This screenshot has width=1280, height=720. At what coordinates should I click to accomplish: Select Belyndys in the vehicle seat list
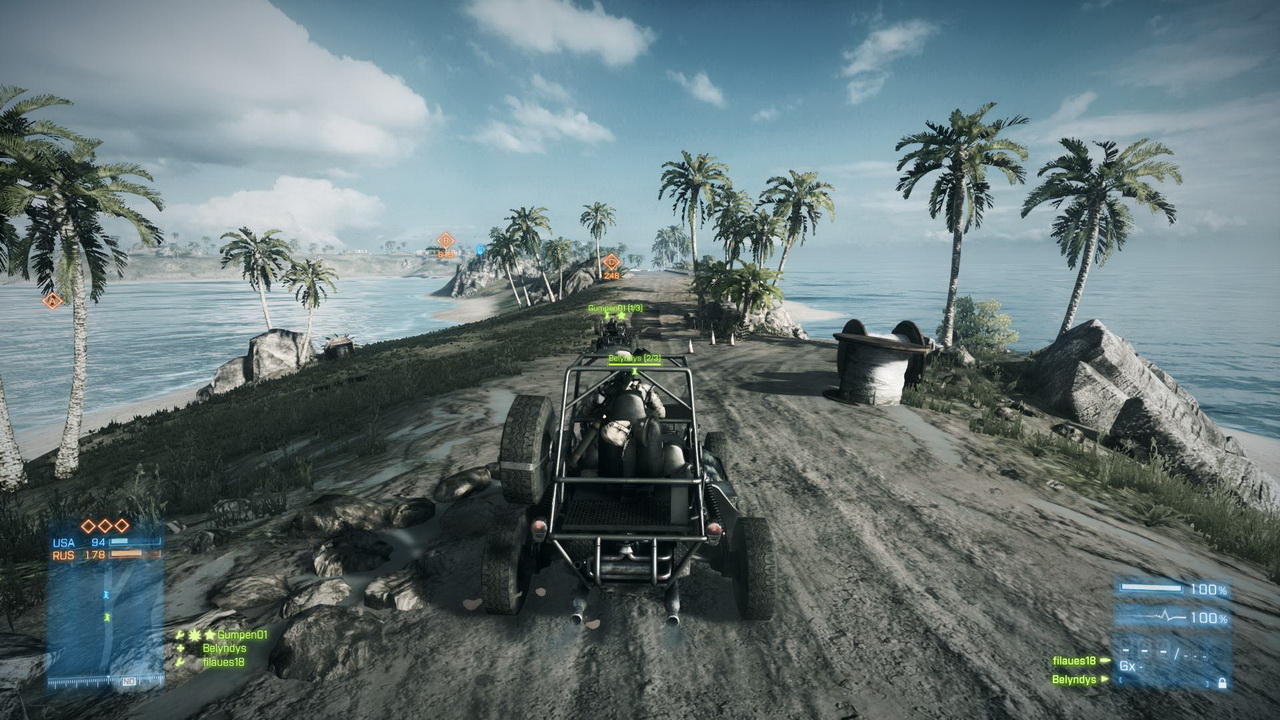1075,680
